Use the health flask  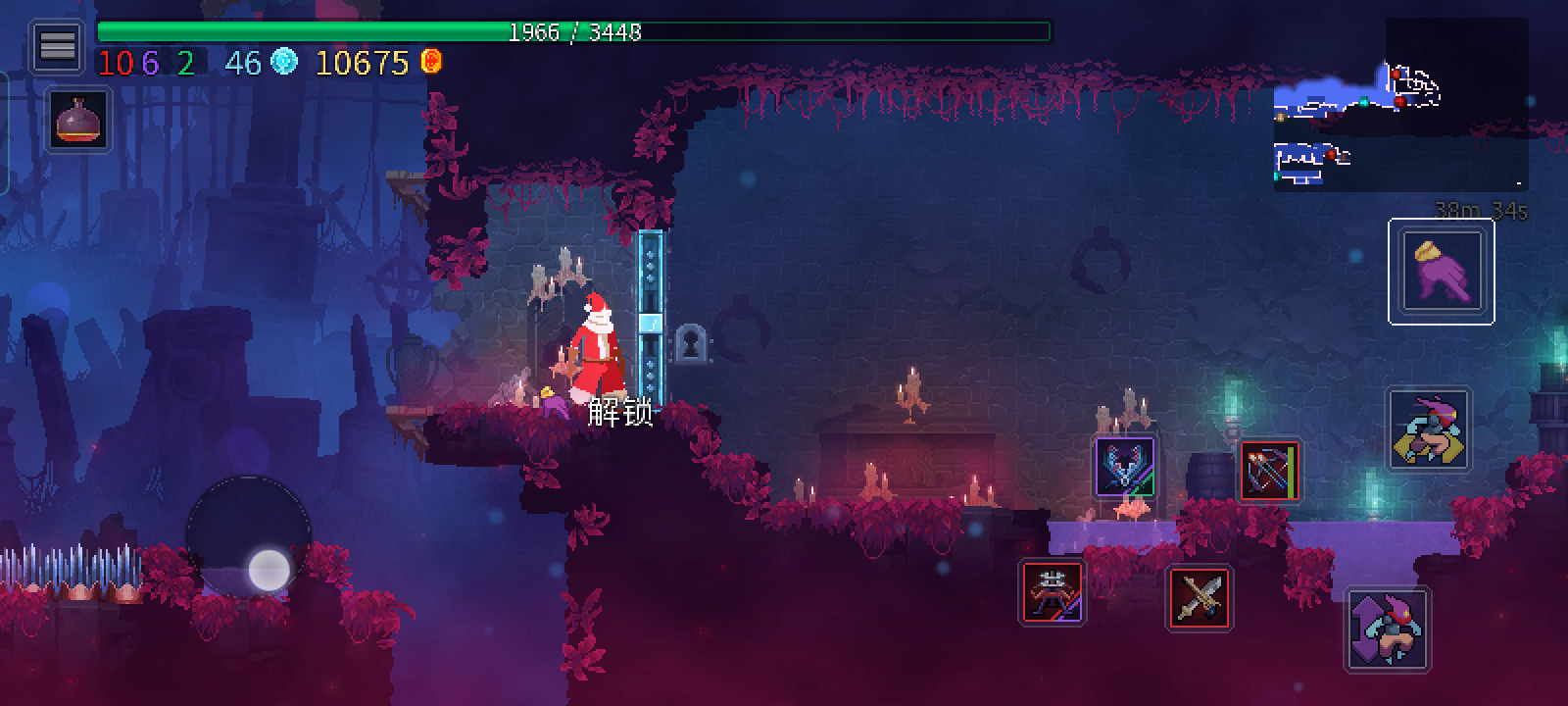[79, 120]
